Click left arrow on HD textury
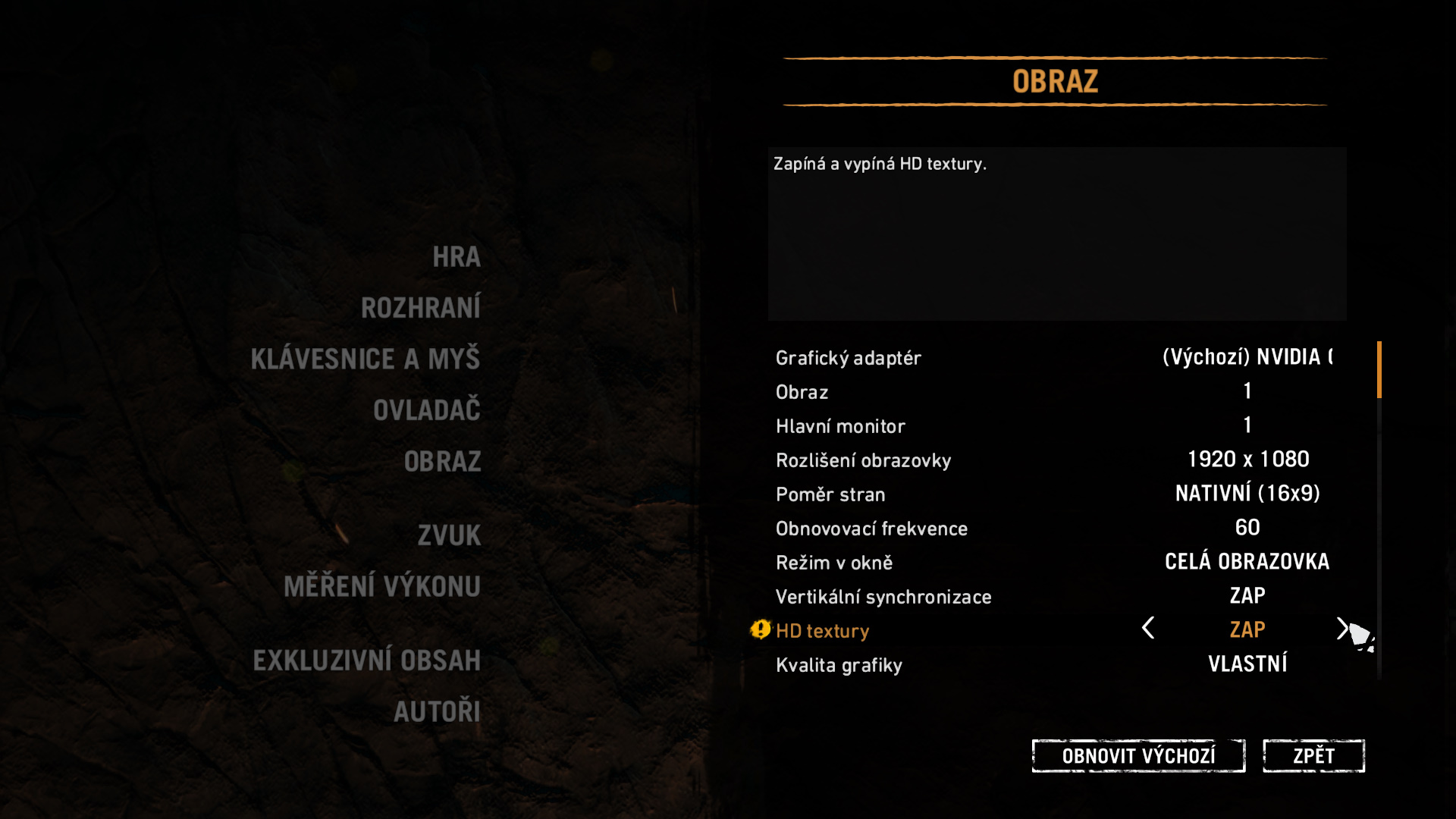Screen dimensions: 1456x819 tap(1148, 628)
